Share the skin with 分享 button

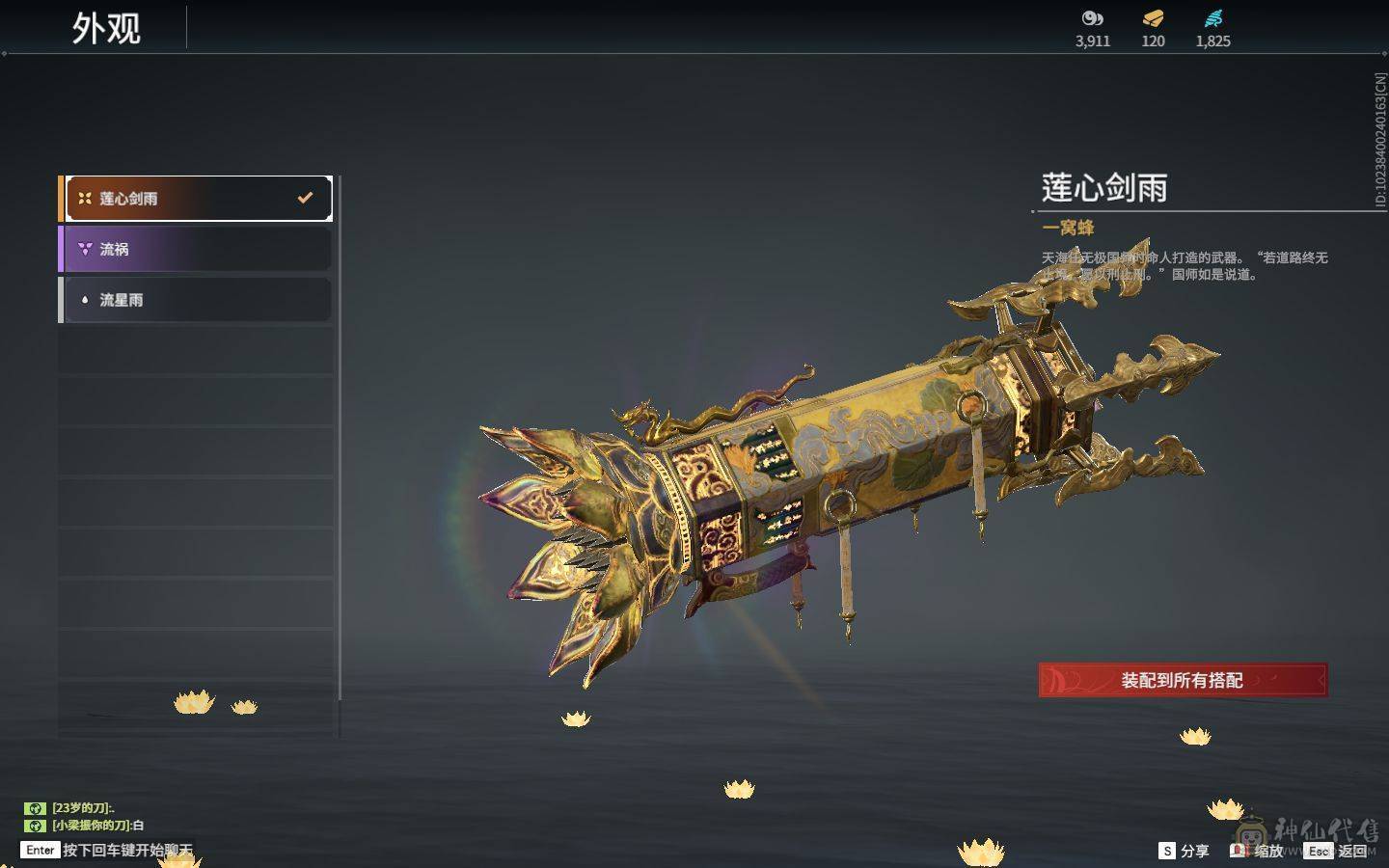(x=1184, y=851)
